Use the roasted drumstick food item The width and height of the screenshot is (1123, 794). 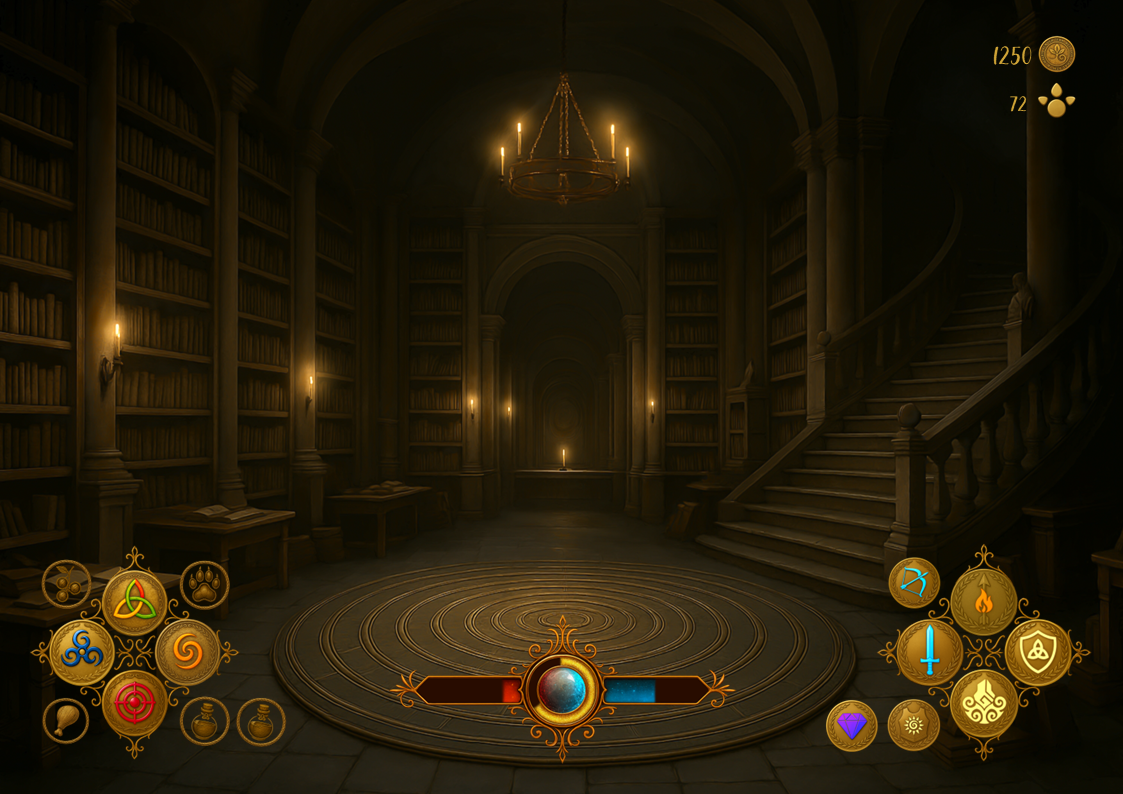(66, 720)
